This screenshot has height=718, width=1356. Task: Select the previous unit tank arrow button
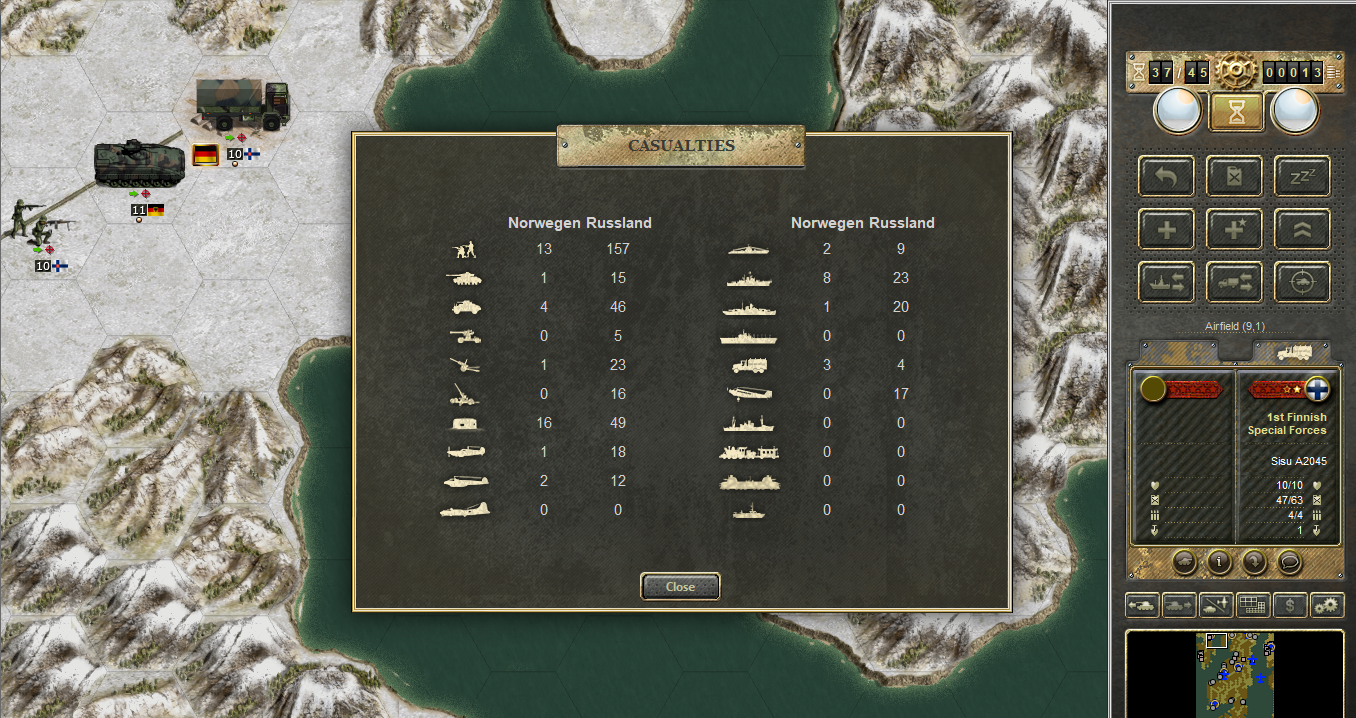(x=1142, y=605)
